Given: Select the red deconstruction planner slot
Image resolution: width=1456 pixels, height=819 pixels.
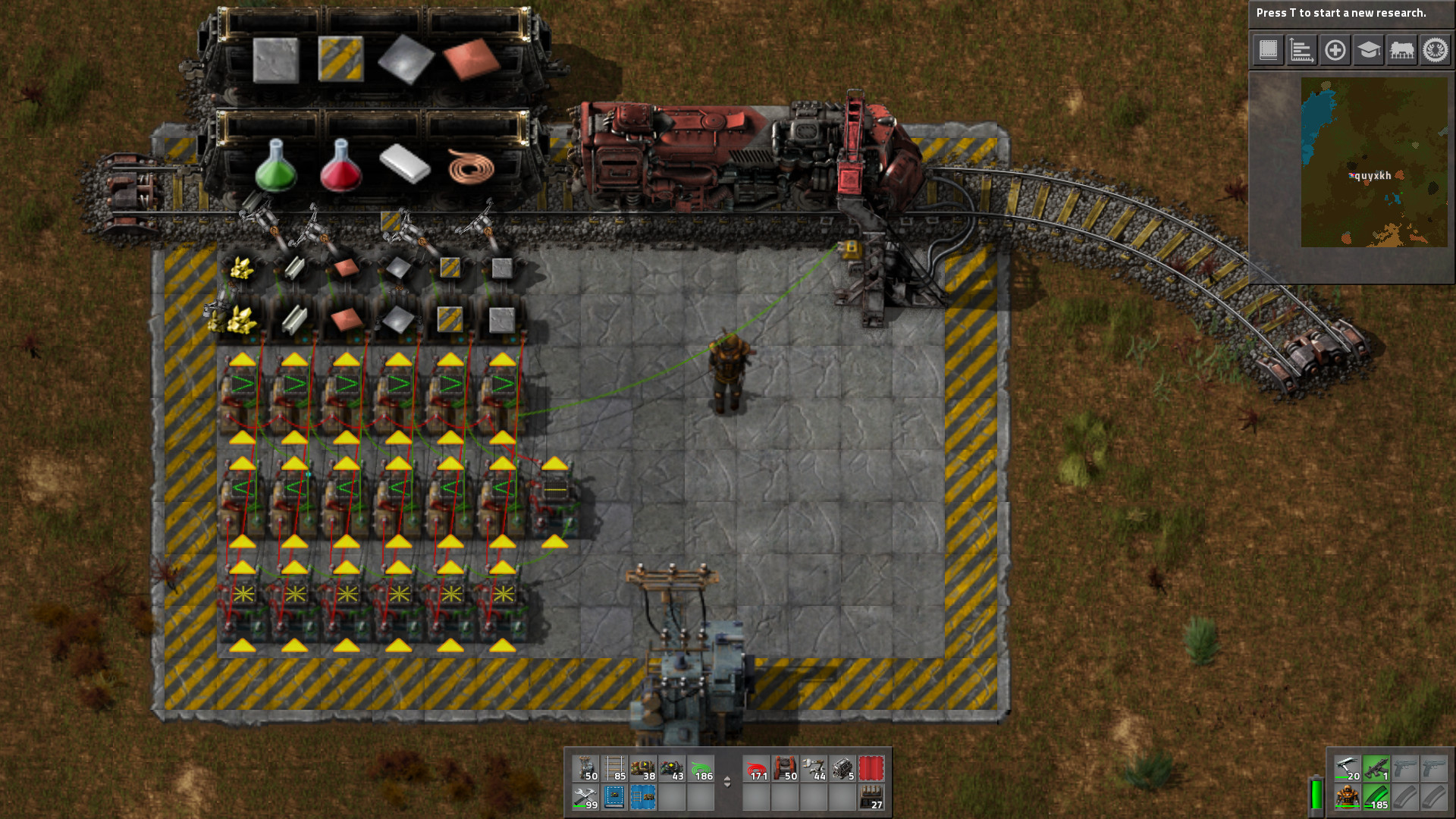Looking at the screenshot, I should click(x=871, y=768).
